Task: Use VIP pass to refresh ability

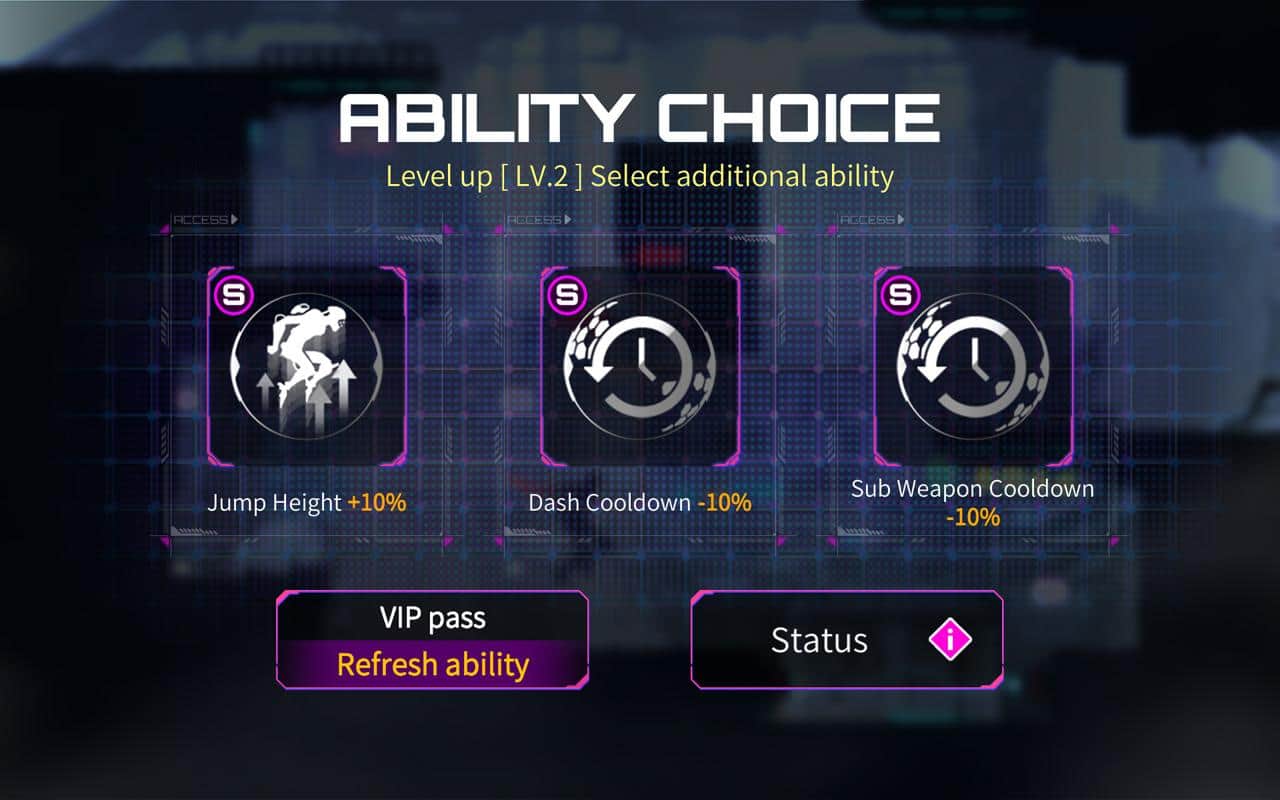Action: coord(432,640)
